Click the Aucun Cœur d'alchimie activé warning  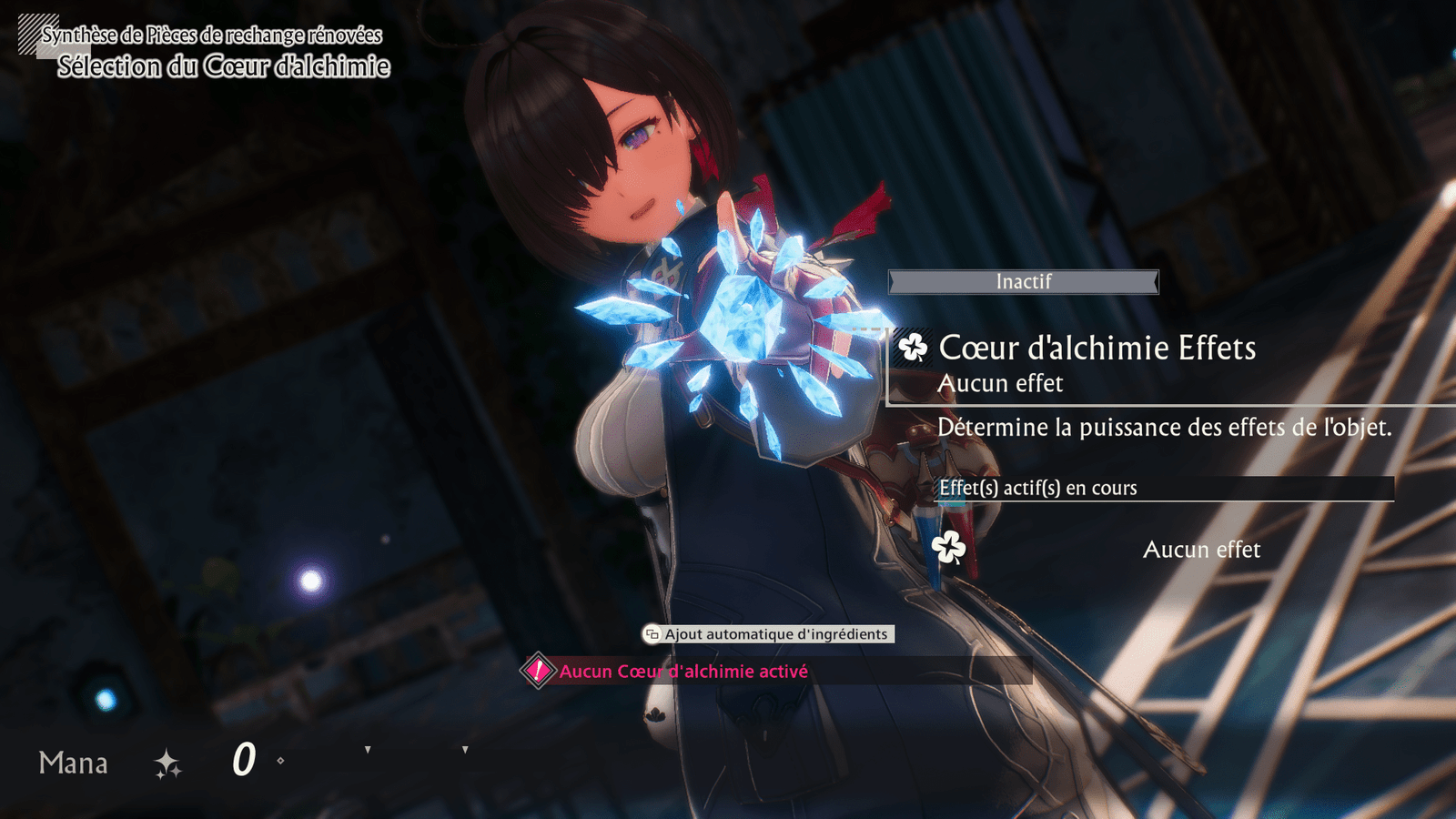pyautogui.click(x=682, y=672)
